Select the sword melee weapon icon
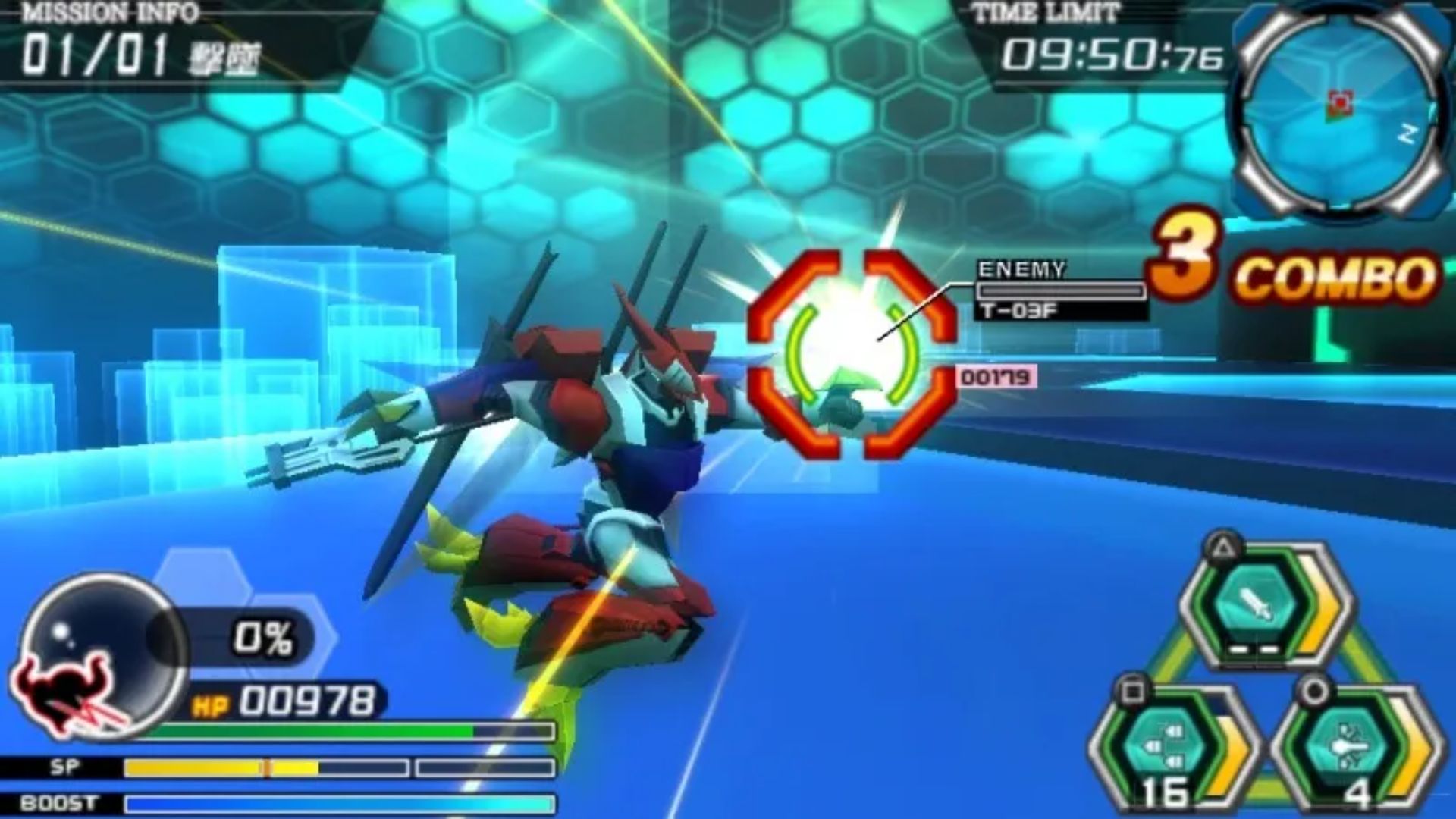Viewport: 1456px width, 819px height. coord(1254,604)
